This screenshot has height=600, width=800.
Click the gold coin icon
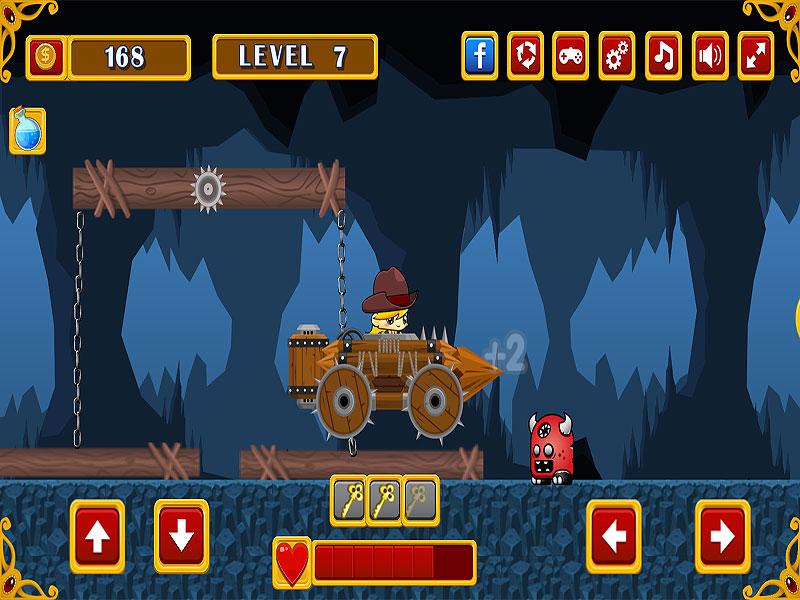point(45,57)
